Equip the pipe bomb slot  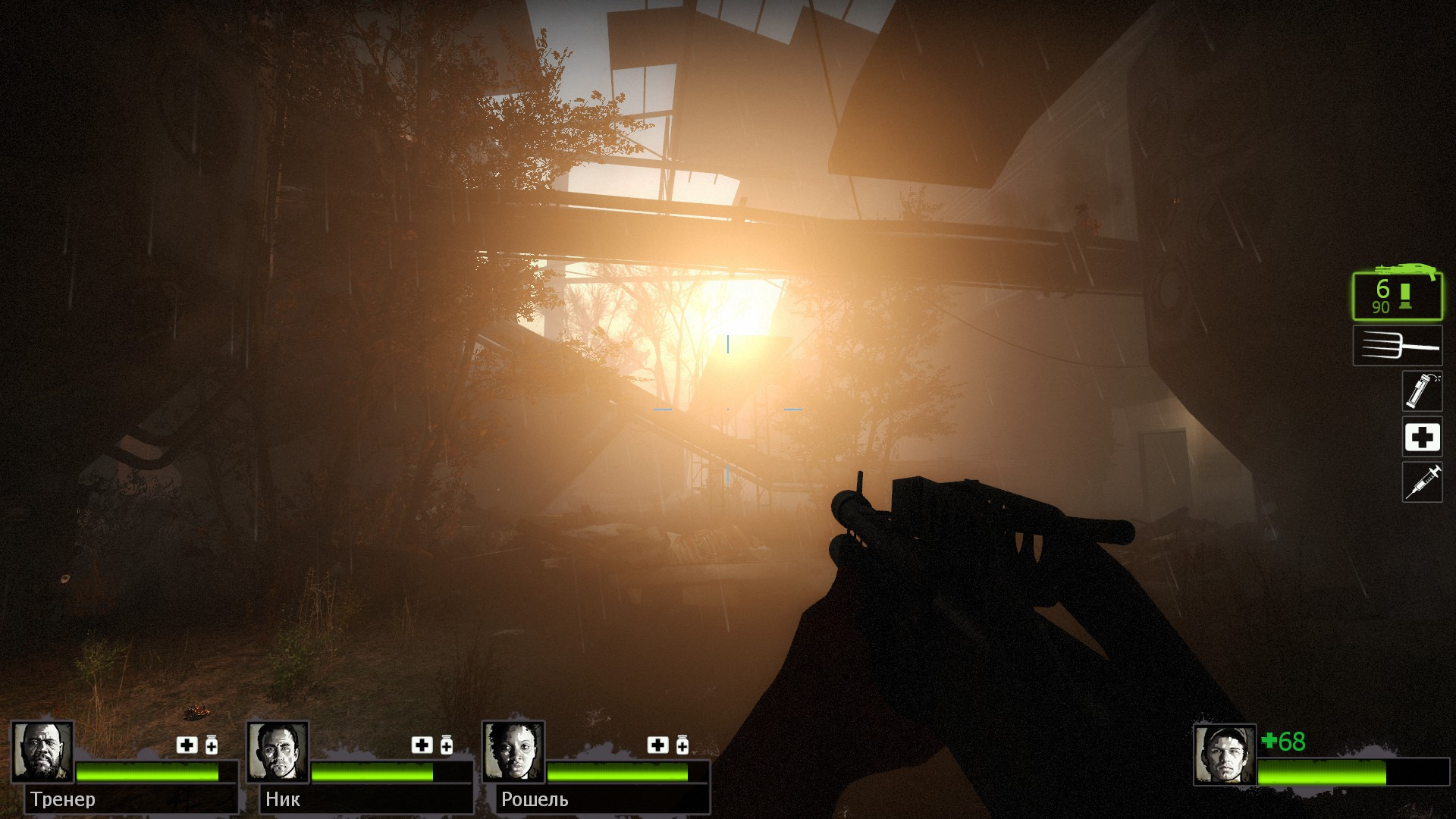[1421, 391]
